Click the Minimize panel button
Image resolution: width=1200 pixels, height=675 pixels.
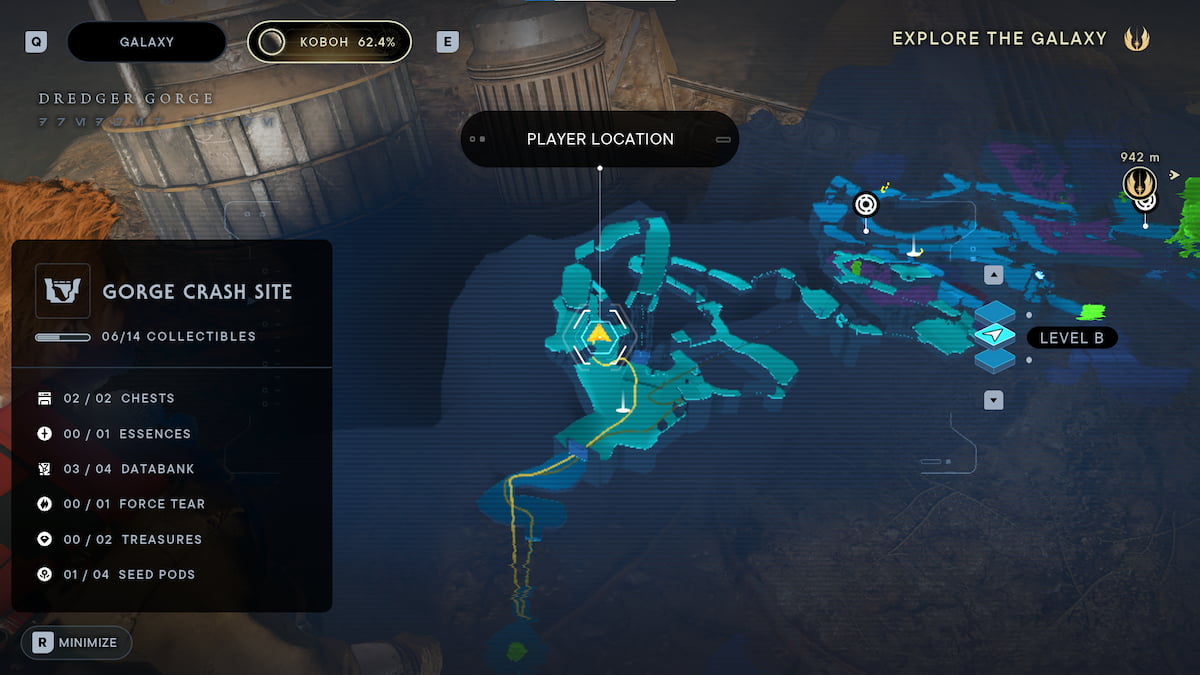(x=76, y=642)
